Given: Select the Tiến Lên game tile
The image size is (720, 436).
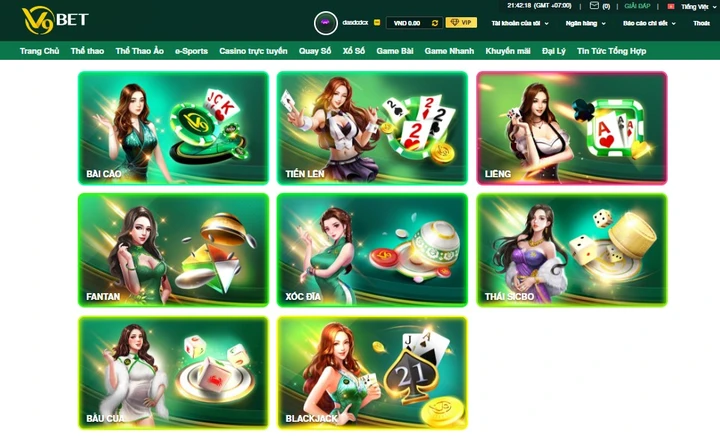Looking at the screenshot, I should 372,127.
